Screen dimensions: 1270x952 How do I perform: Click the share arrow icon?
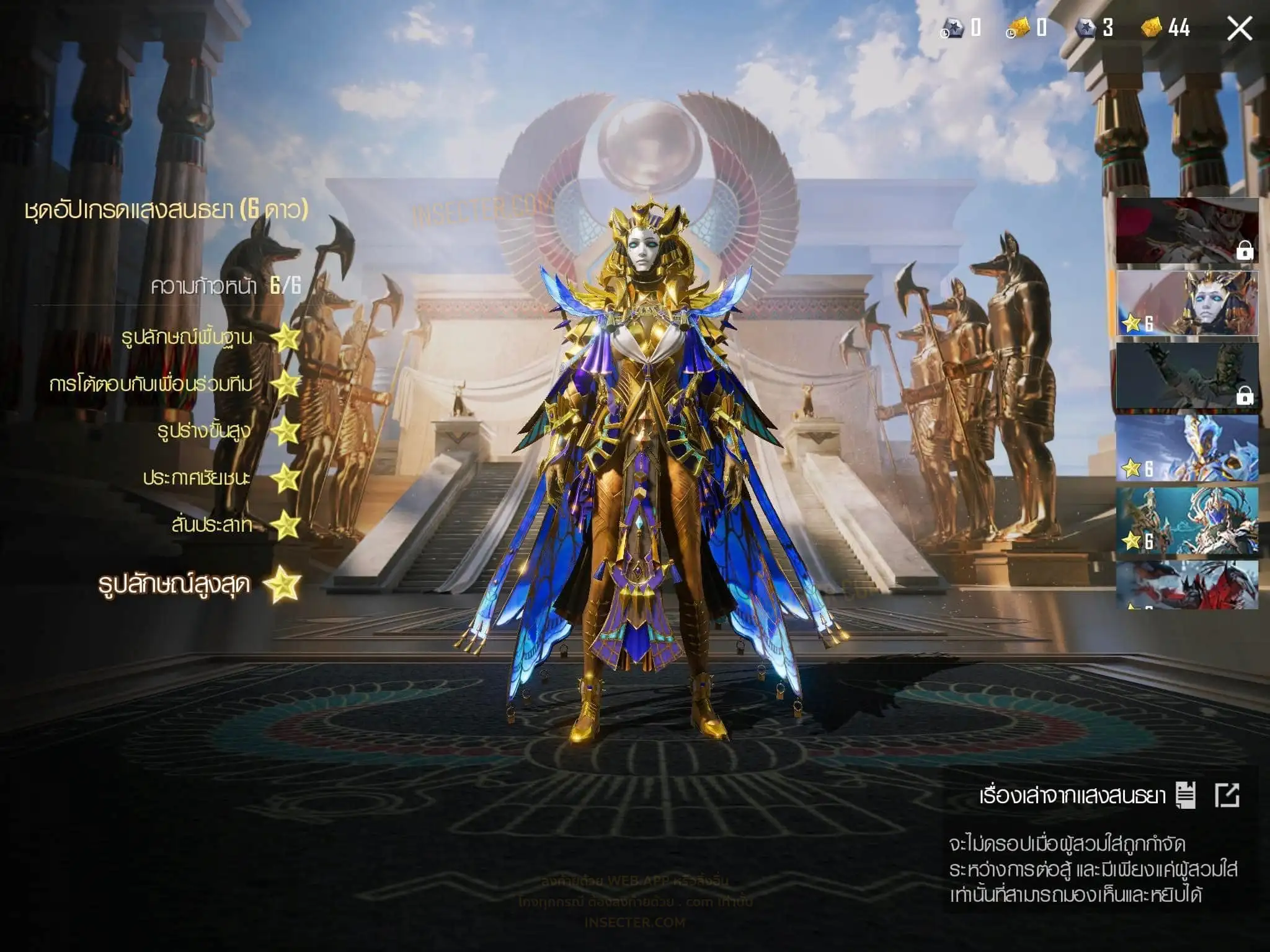pyautogui.click(x=1227, y=795)
